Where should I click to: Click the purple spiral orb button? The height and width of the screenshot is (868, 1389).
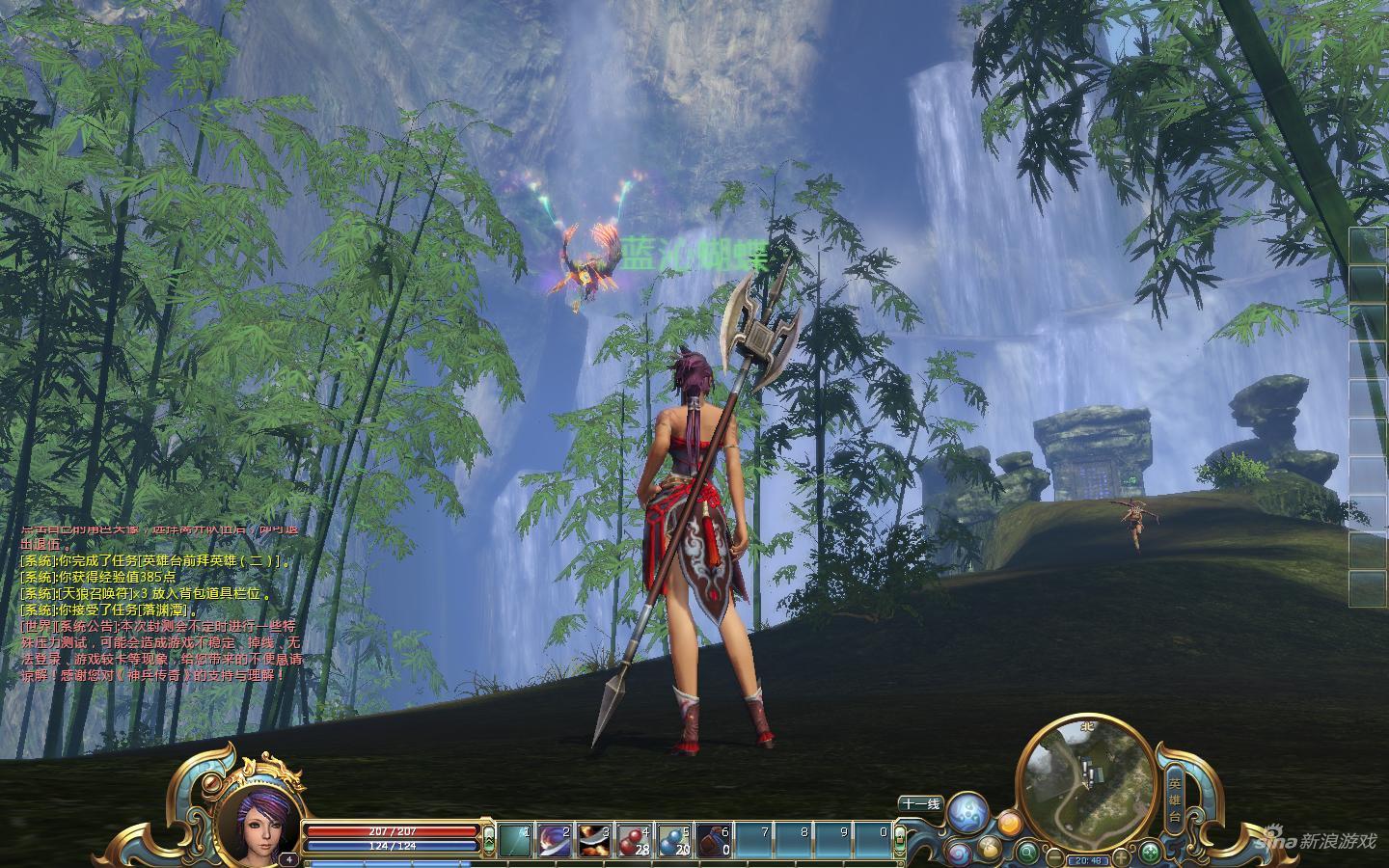[958, 853]
